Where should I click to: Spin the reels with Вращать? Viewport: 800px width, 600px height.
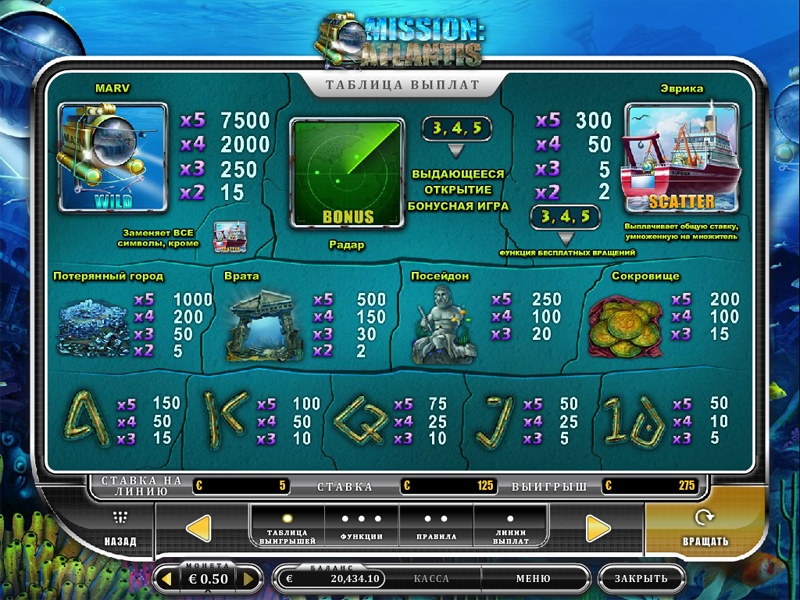coord(704,529)
